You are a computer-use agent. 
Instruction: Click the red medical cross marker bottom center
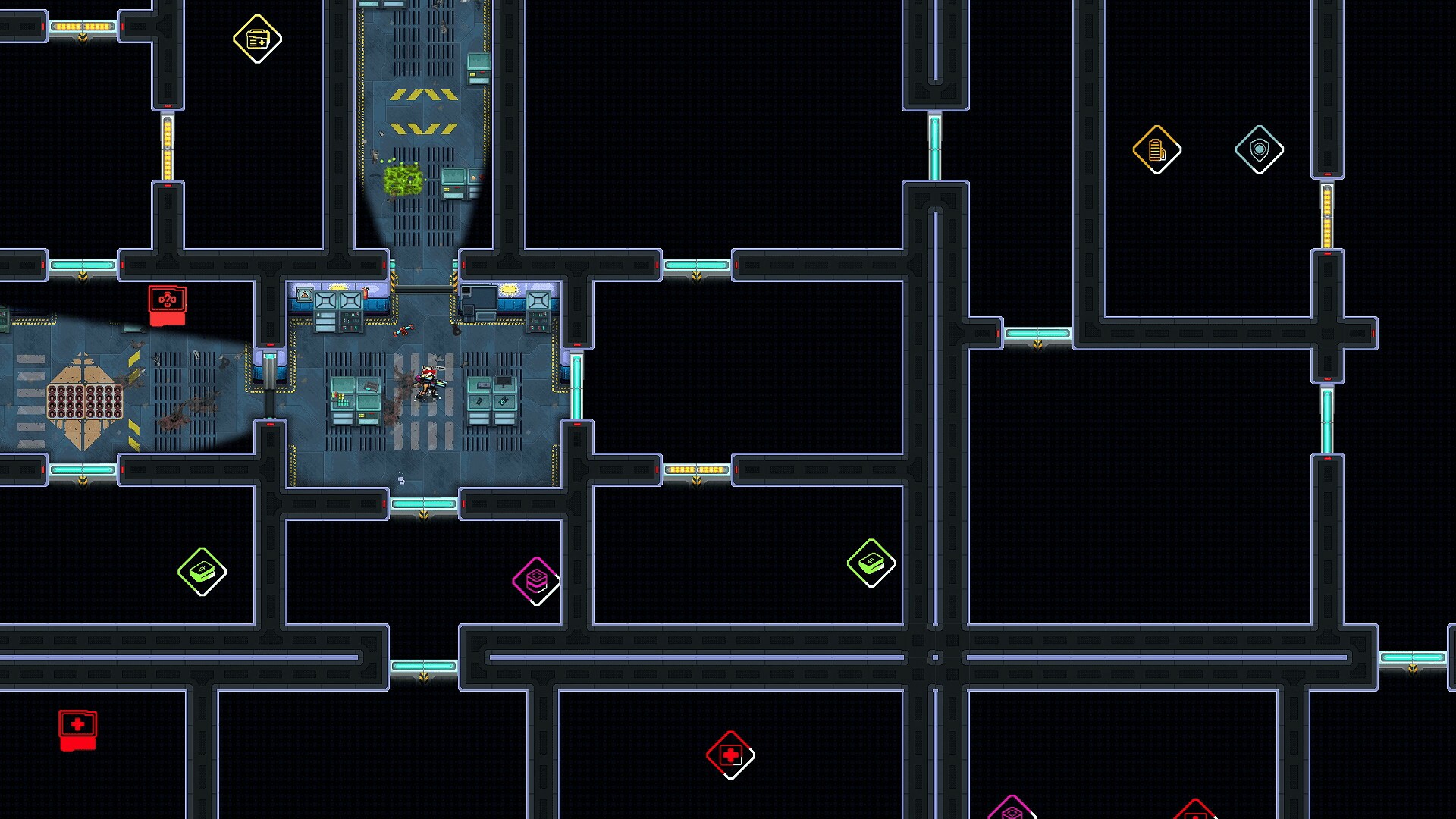(x=730, y=755)
